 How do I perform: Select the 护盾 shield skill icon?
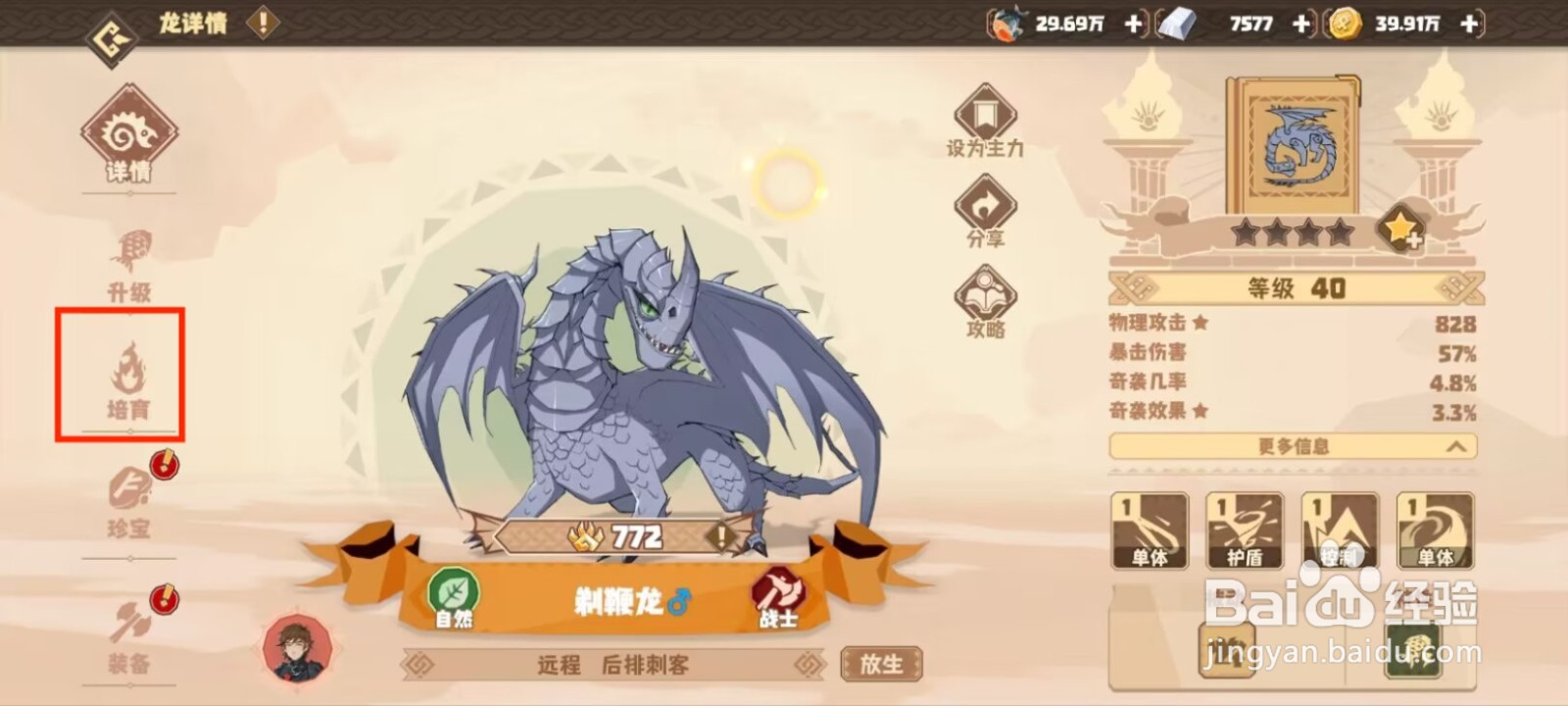pos(1247,529)
